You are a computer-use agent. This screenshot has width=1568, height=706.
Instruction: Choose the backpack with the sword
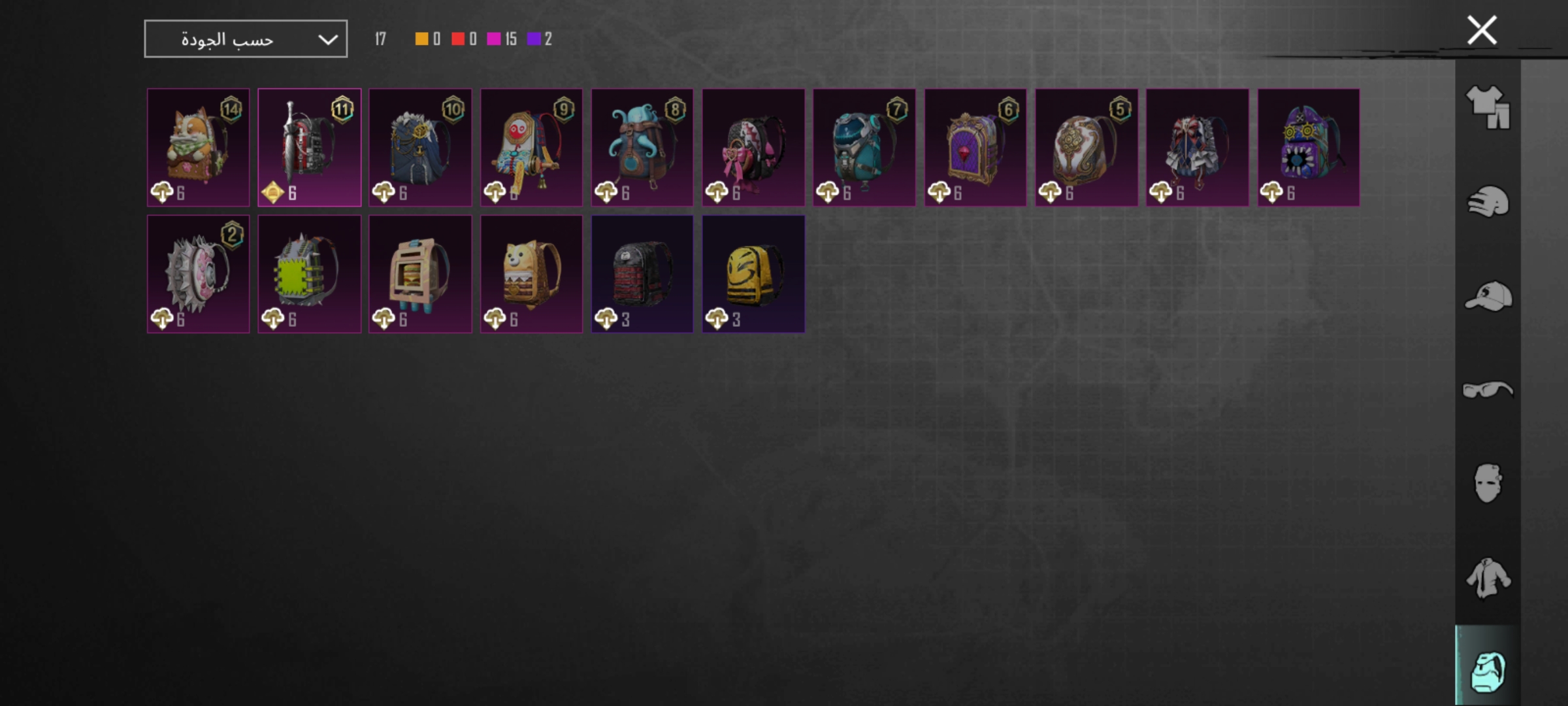[309, 147]
